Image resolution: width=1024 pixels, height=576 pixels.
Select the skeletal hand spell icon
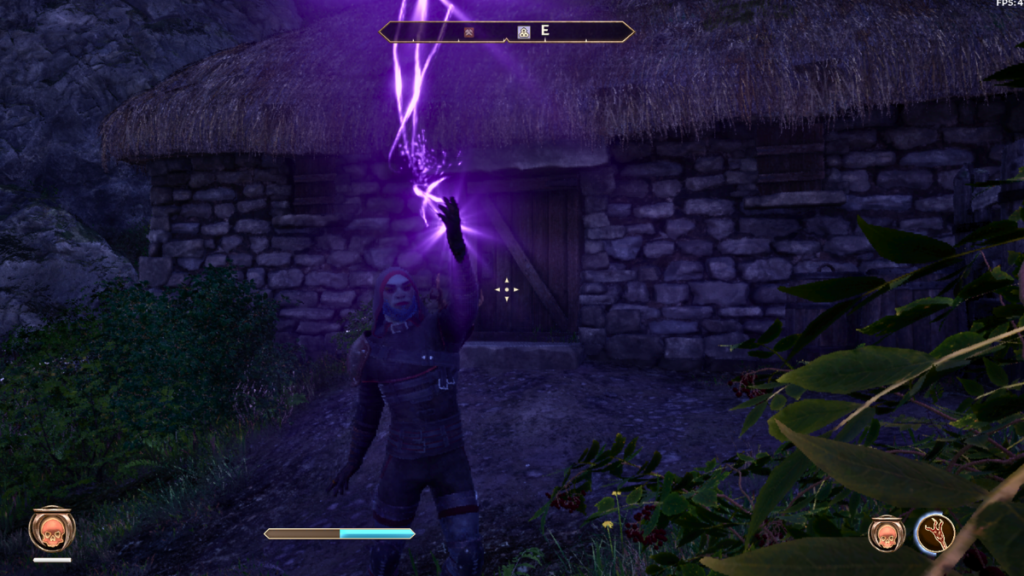[x=935, y=533]
